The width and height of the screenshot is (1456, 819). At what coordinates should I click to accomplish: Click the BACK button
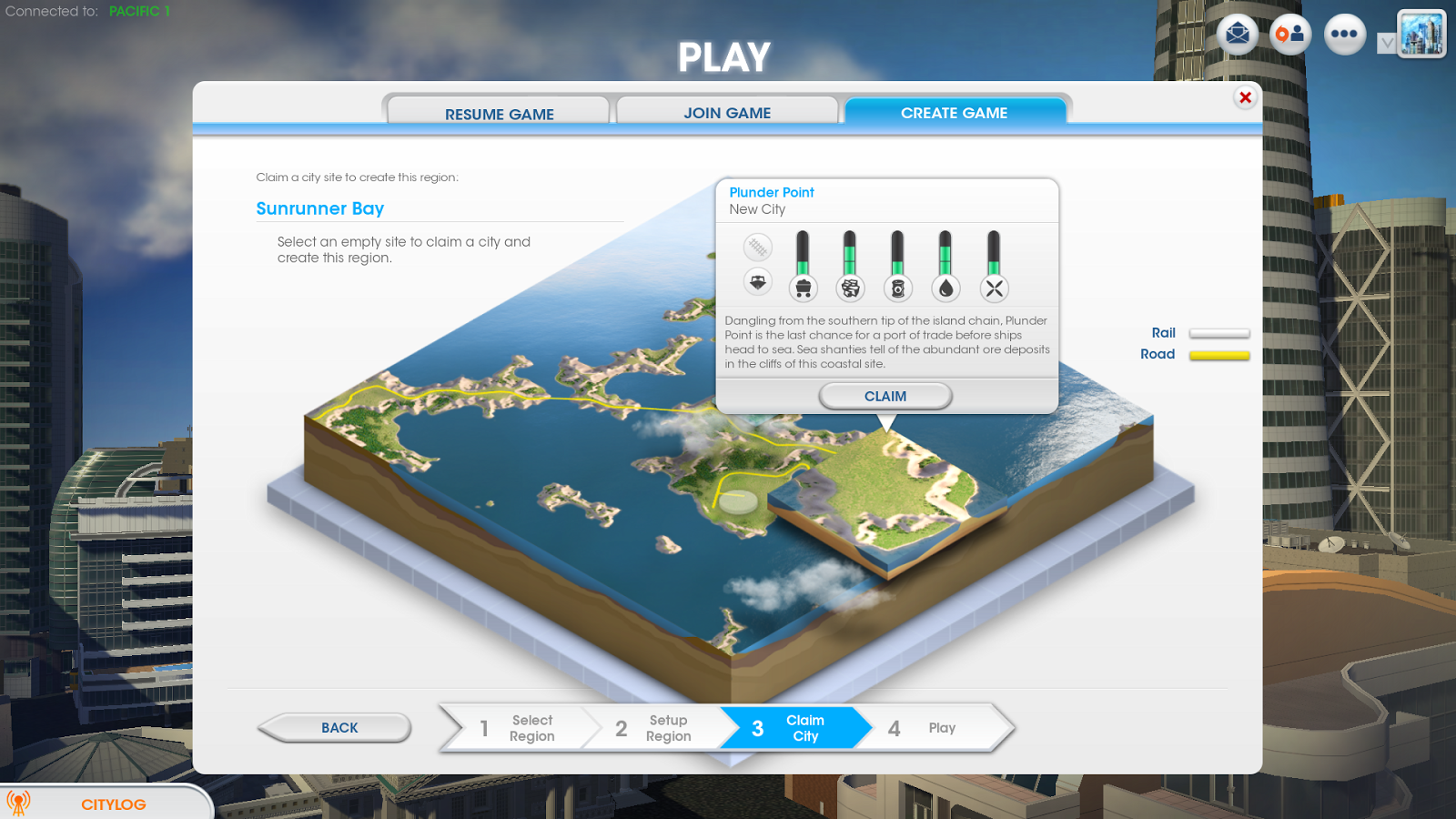pos(338,728)
